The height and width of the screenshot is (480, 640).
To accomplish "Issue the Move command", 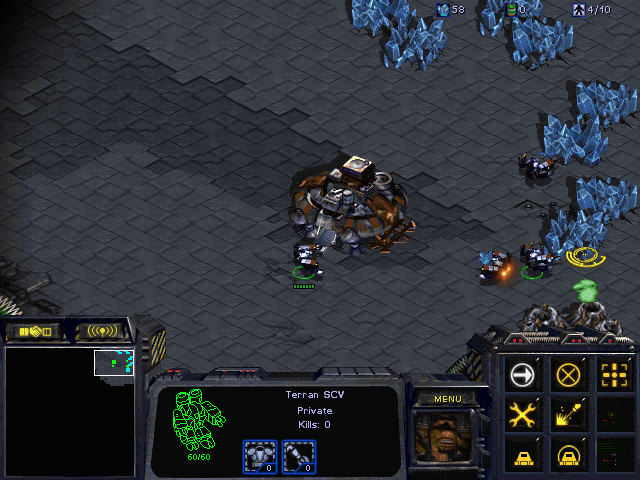I will click(x=523, y=375).
